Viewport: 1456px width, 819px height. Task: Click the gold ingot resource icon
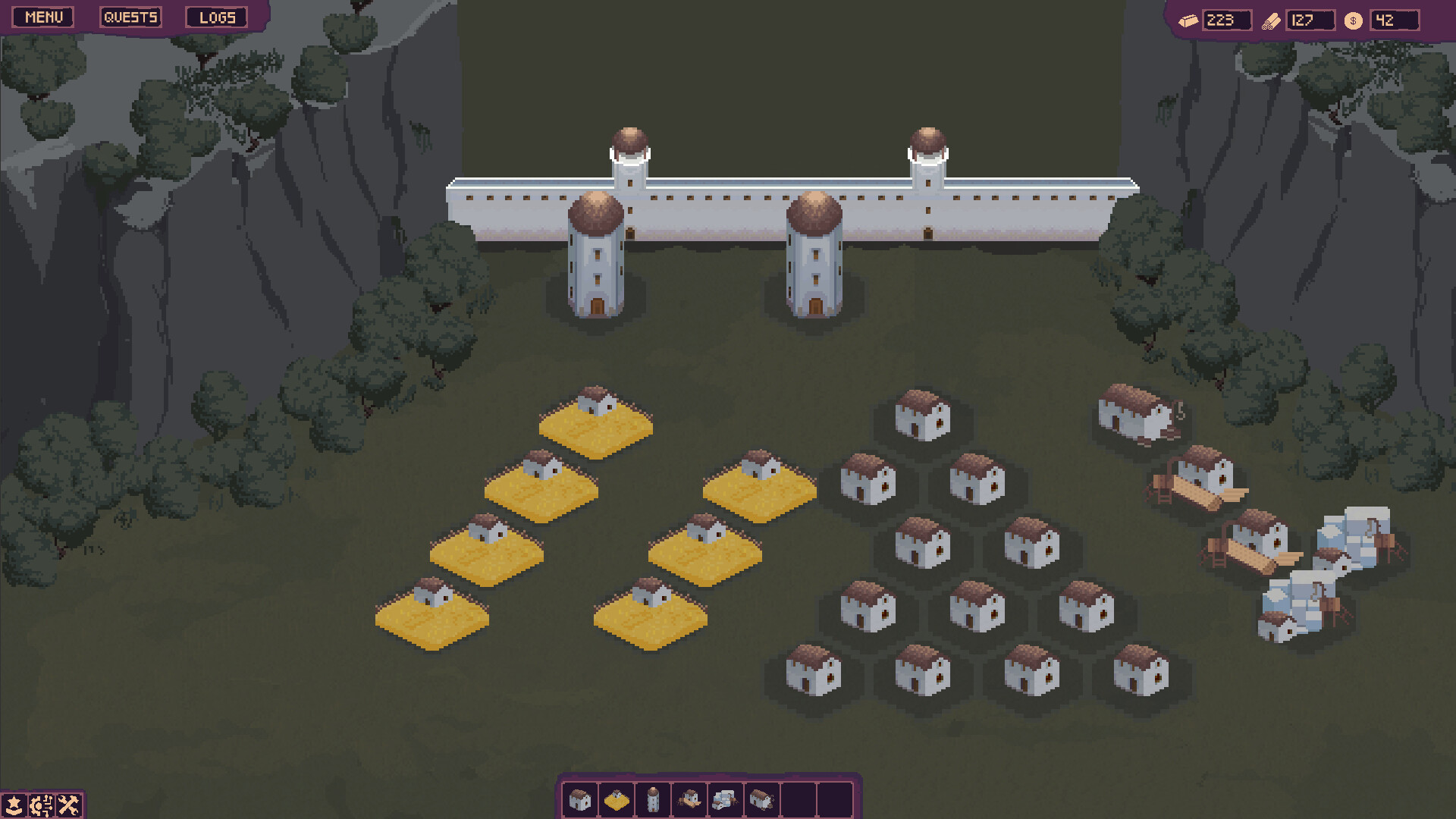click(1188, 20)
